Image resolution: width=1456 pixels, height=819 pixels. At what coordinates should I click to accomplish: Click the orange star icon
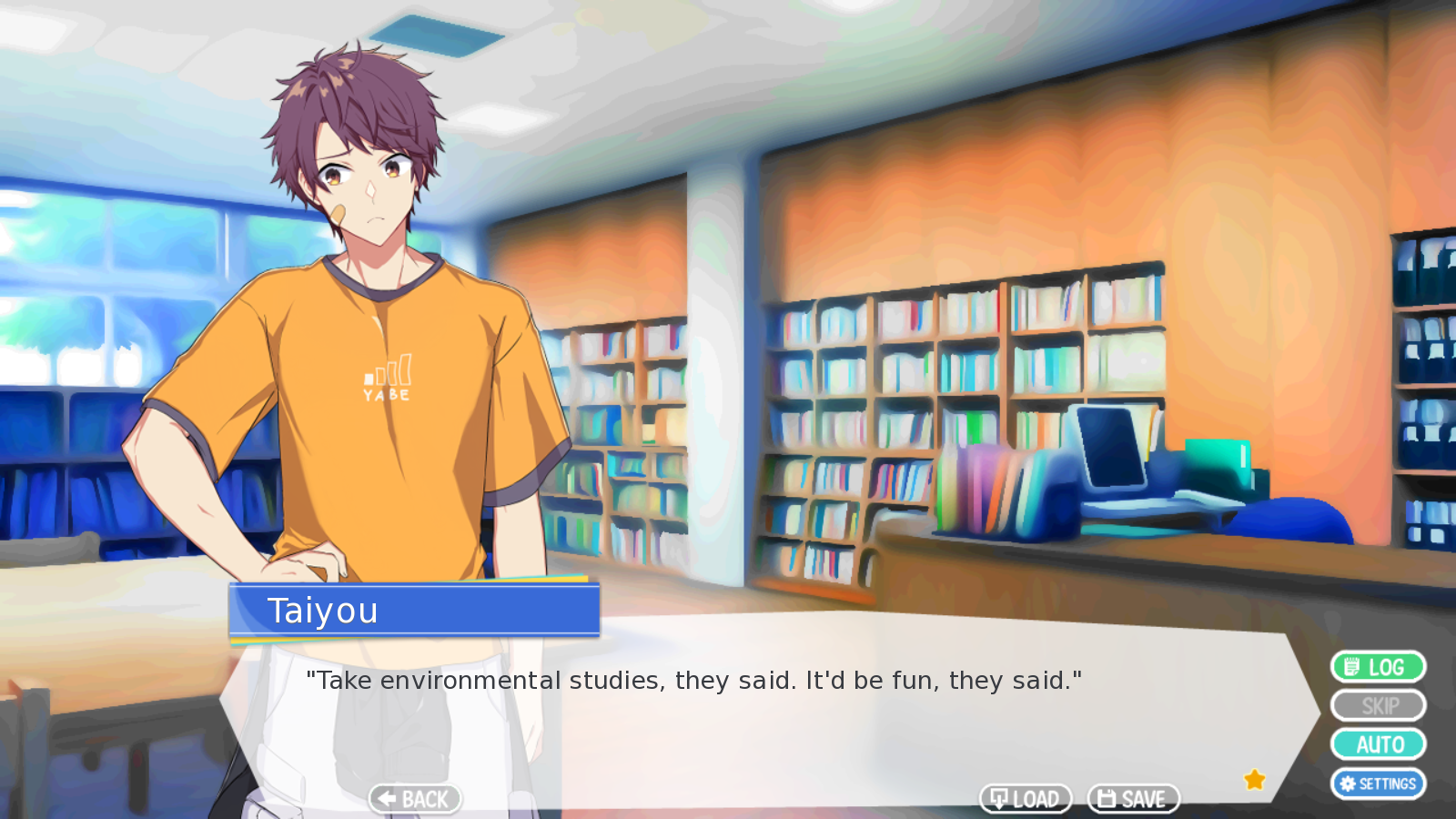coord(1255,780)
